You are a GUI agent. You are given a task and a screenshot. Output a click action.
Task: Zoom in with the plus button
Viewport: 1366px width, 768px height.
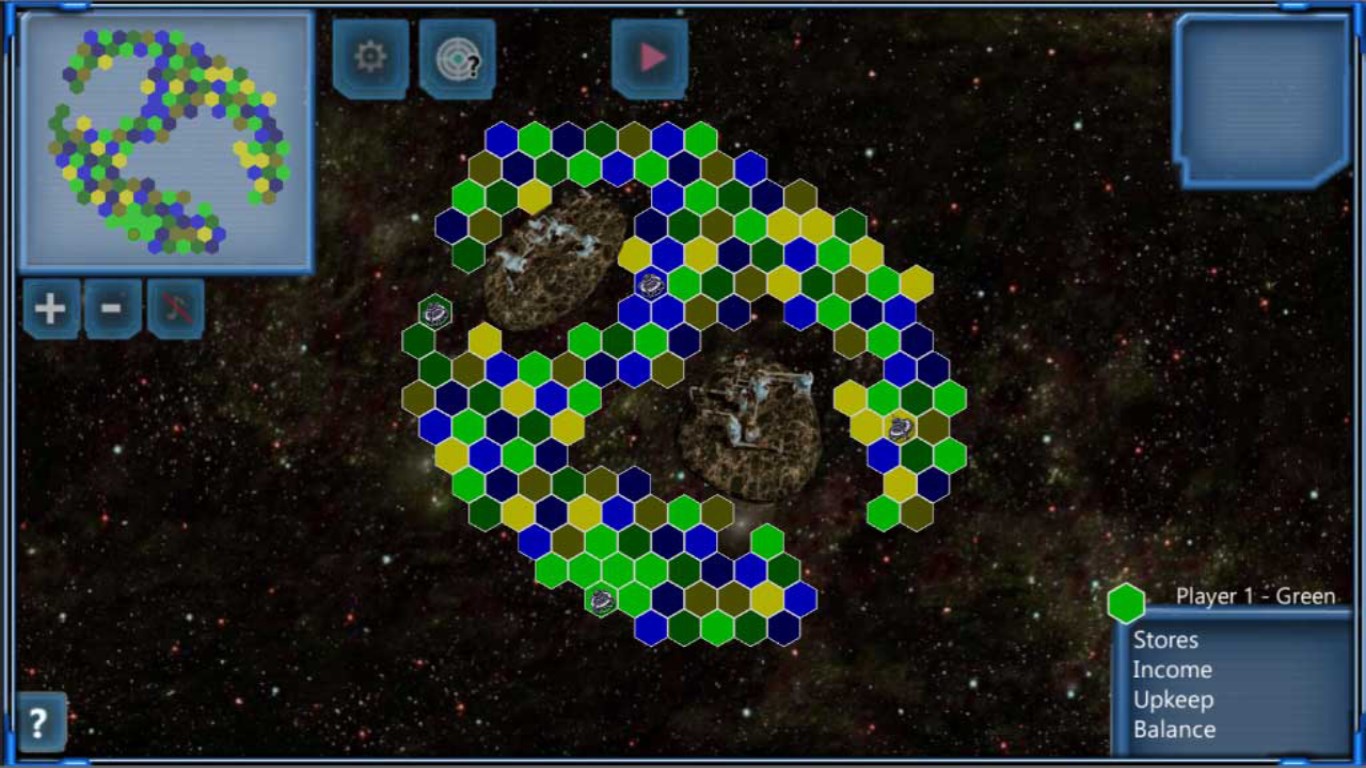(x=51, y=308)
